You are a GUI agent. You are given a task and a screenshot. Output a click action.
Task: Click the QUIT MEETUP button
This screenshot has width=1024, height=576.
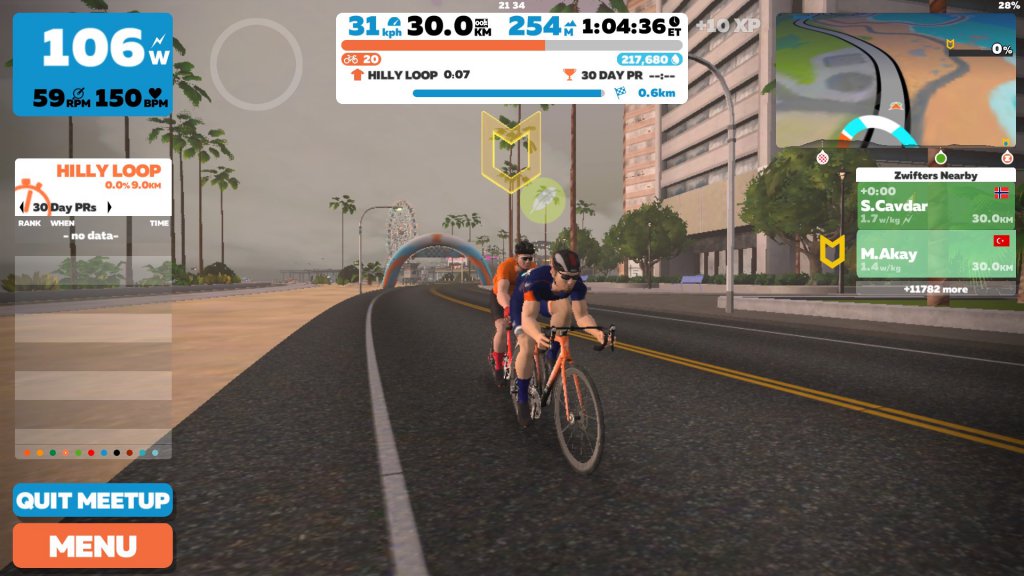92,501
